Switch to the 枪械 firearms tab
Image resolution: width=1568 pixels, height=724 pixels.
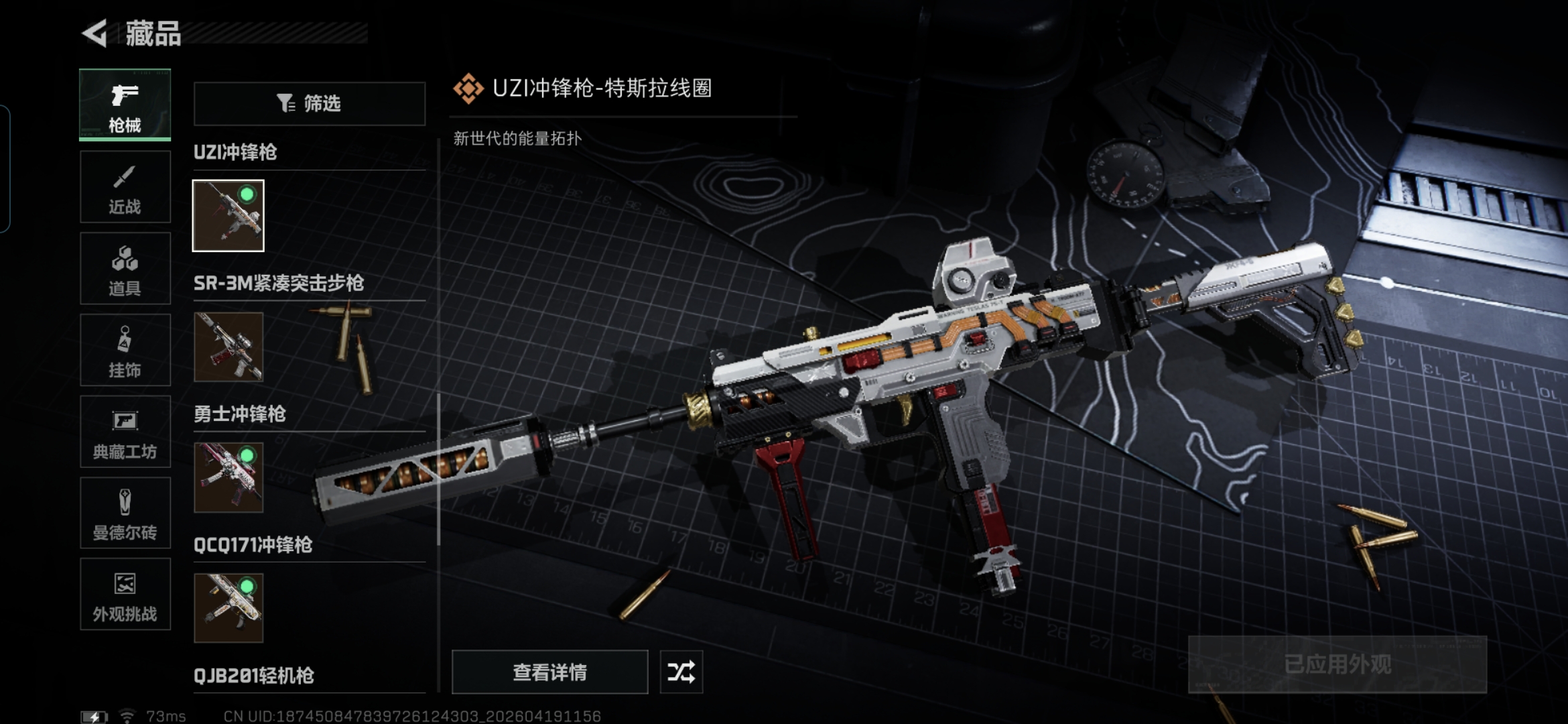coord(125,105)
